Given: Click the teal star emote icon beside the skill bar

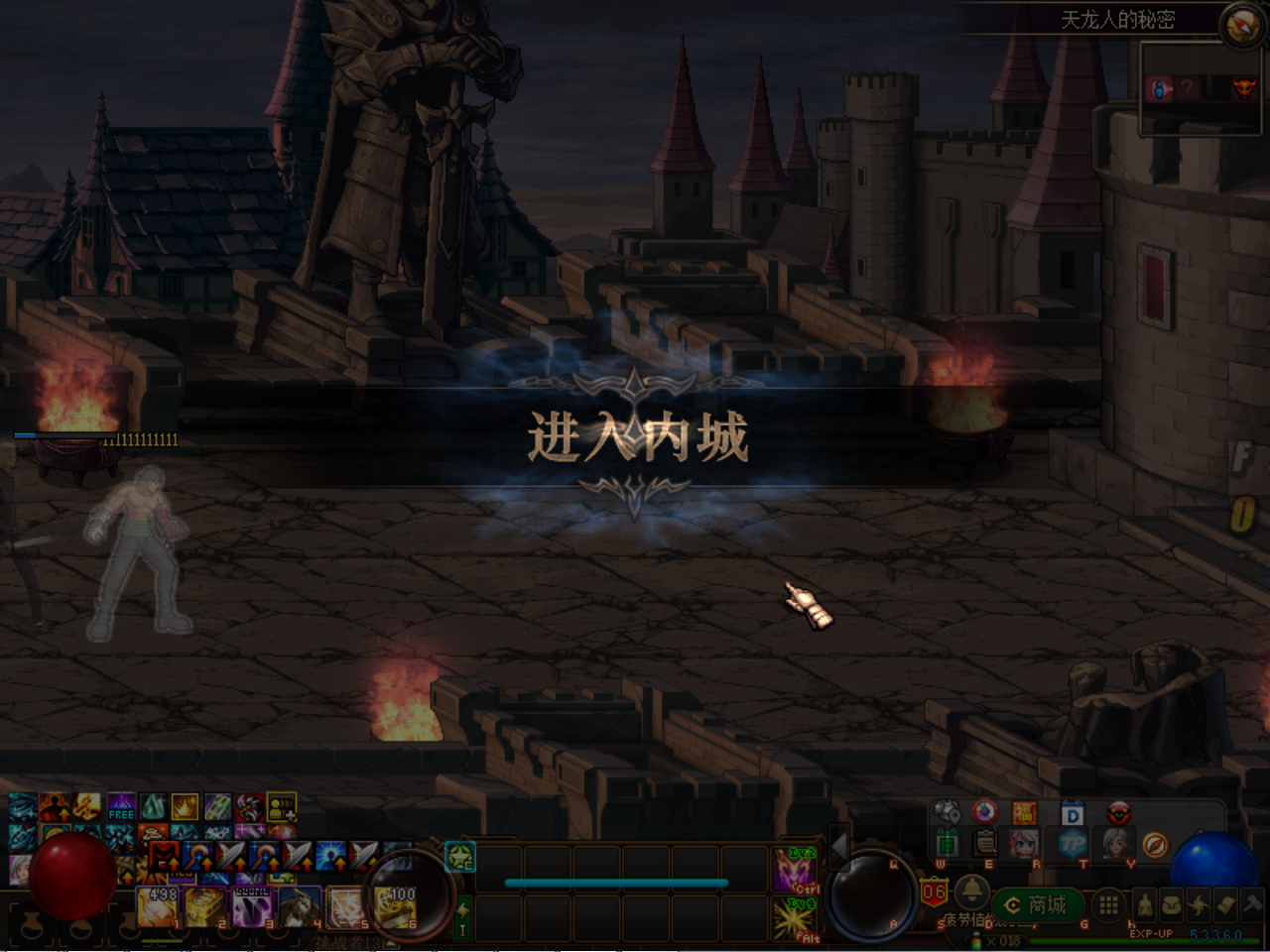Looking at the screenshot, I should [461, 857].
